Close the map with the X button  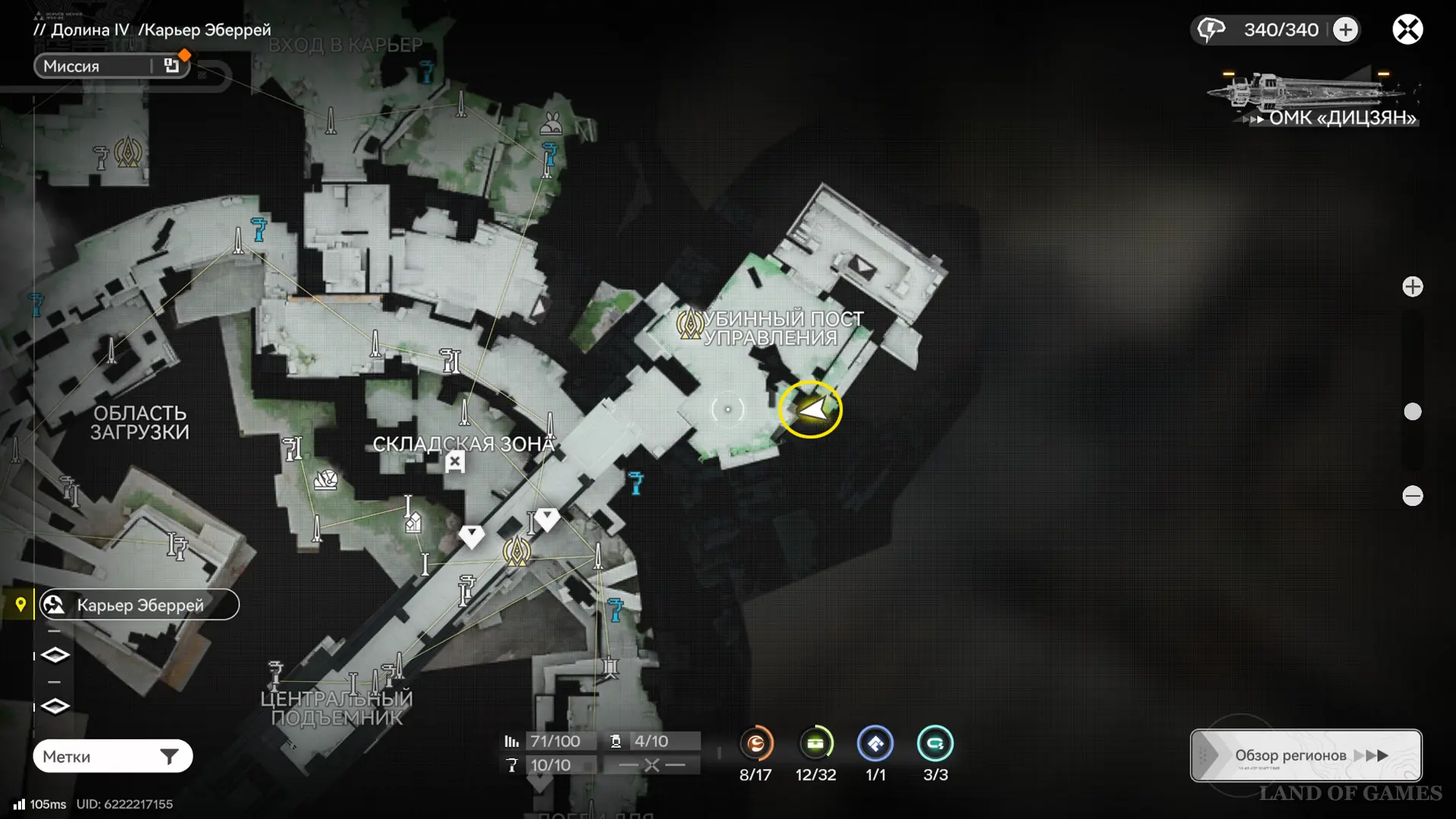[1407, 30]
